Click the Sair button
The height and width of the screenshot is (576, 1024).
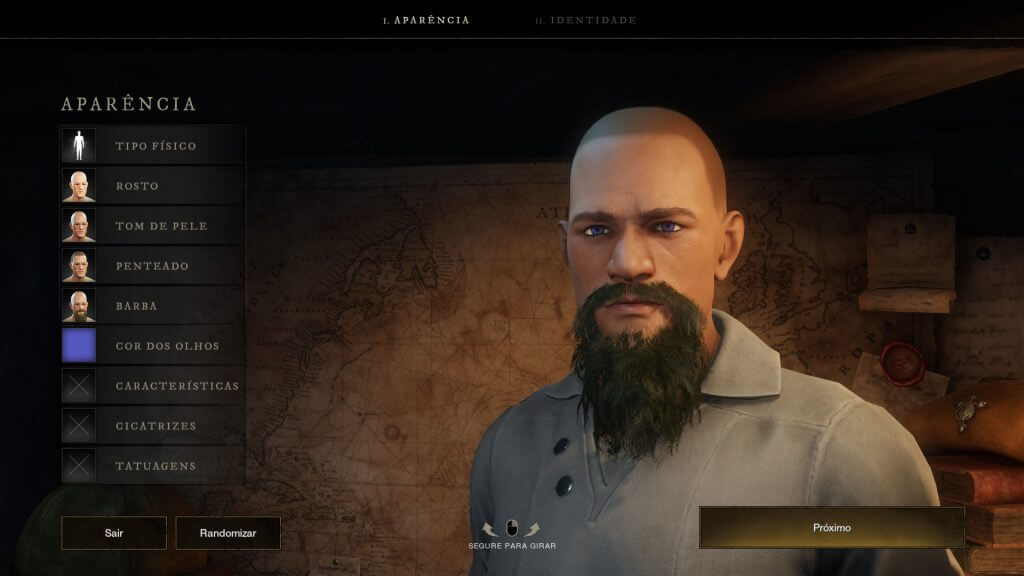[x=114, y=533]
